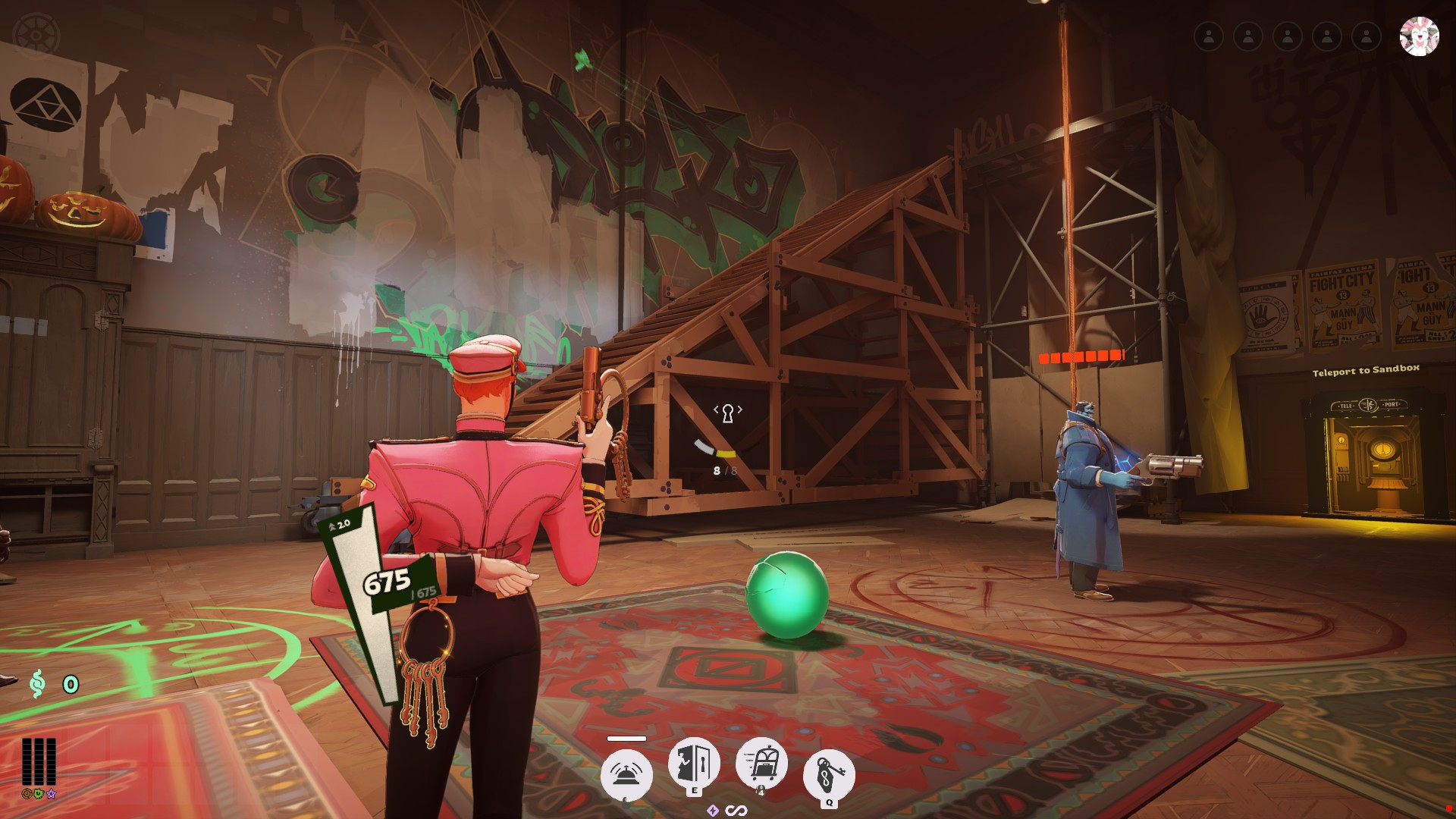Select the brown gear skill icon bottom-left

coord(27,794)
